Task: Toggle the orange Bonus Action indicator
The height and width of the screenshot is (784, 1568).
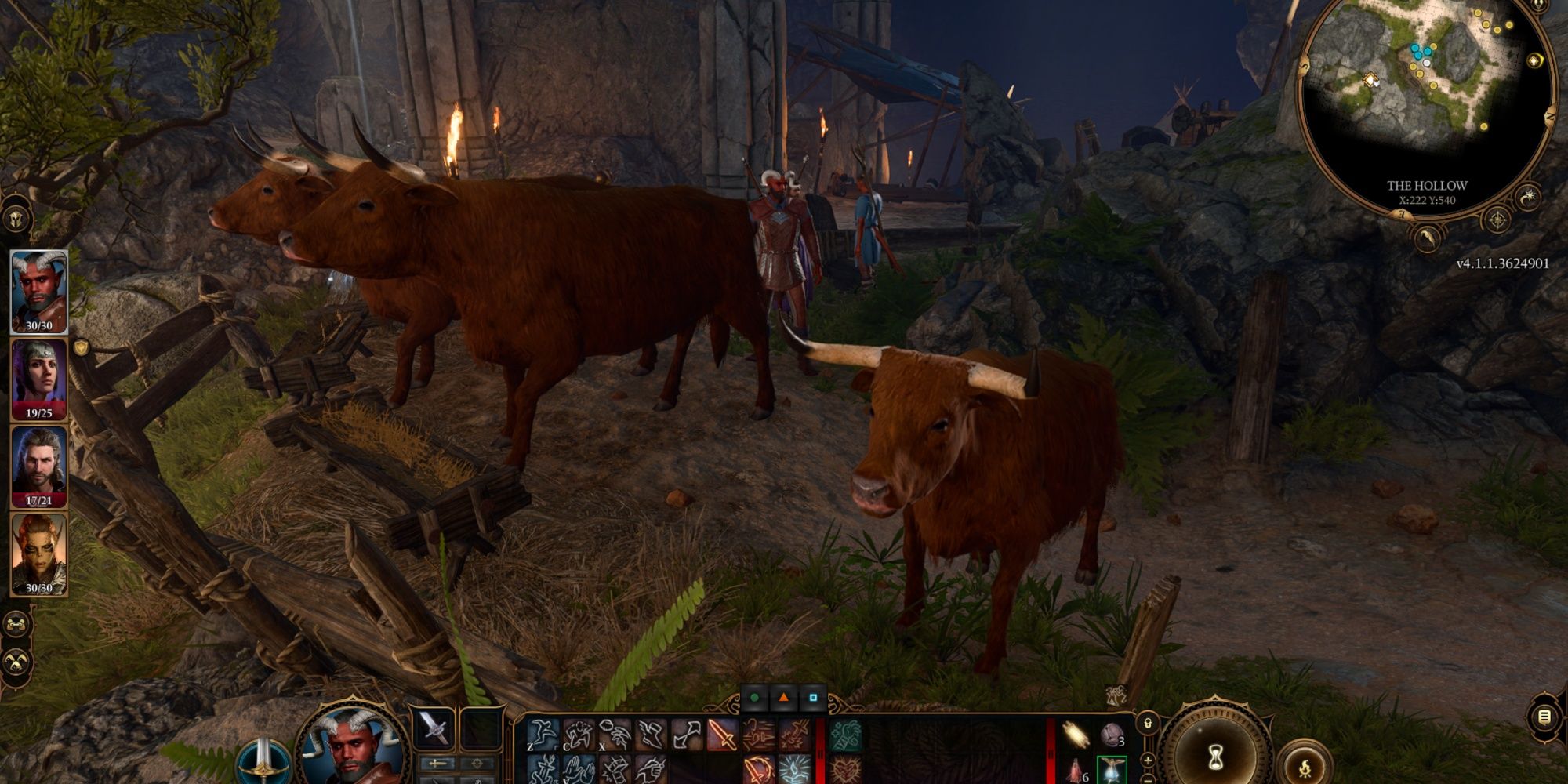Action: coord(783,698)
